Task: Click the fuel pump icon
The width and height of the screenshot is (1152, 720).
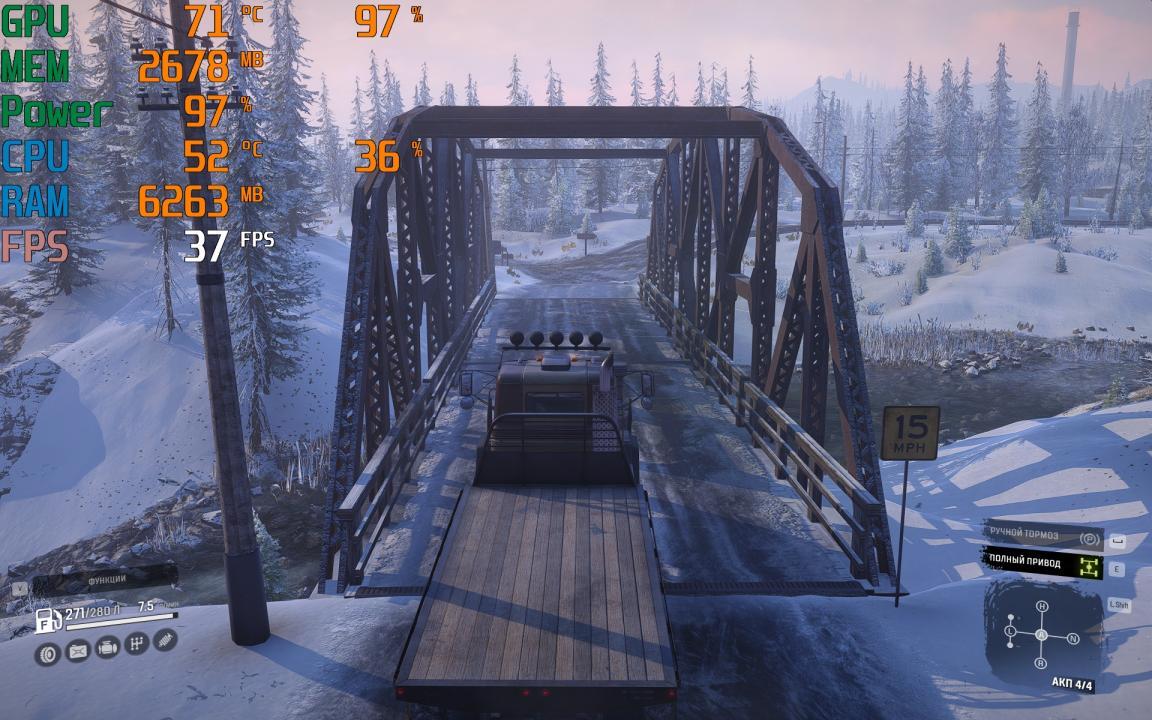Action: (49, 621)
